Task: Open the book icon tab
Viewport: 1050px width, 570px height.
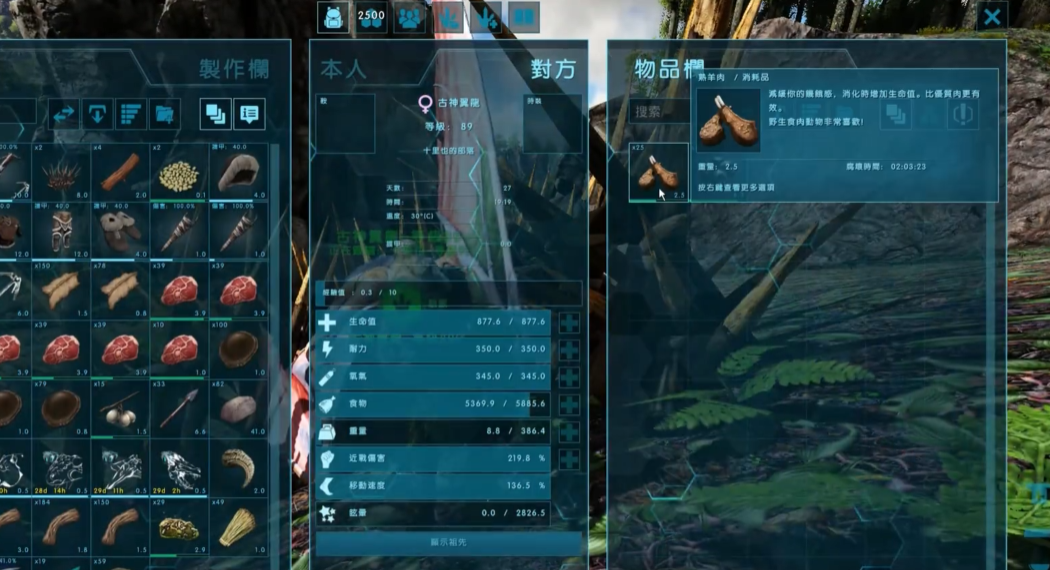Action: click(x=524, y=17)
